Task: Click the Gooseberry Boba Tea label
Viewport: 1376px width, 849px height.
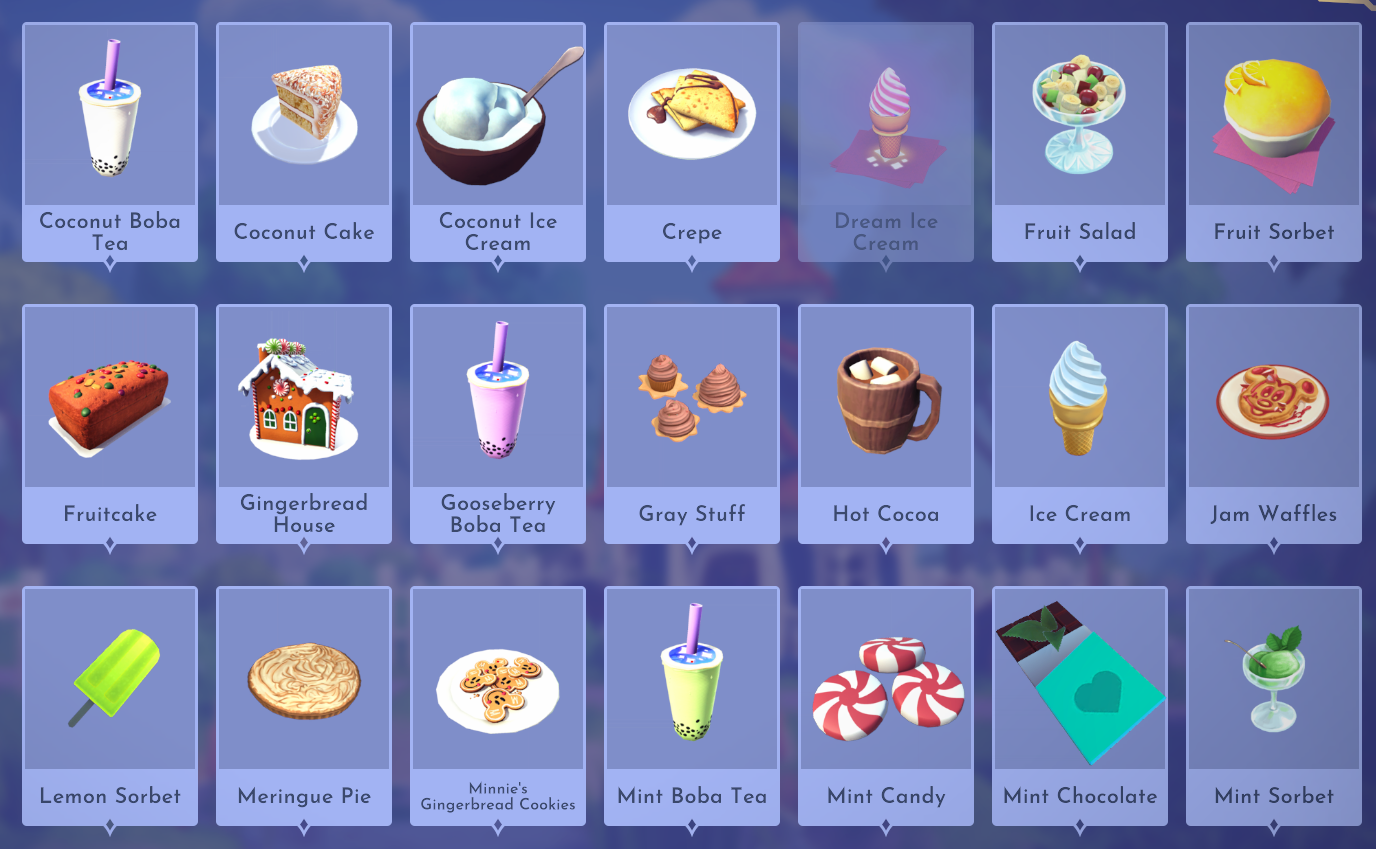Action: click(x=497, y=514)
